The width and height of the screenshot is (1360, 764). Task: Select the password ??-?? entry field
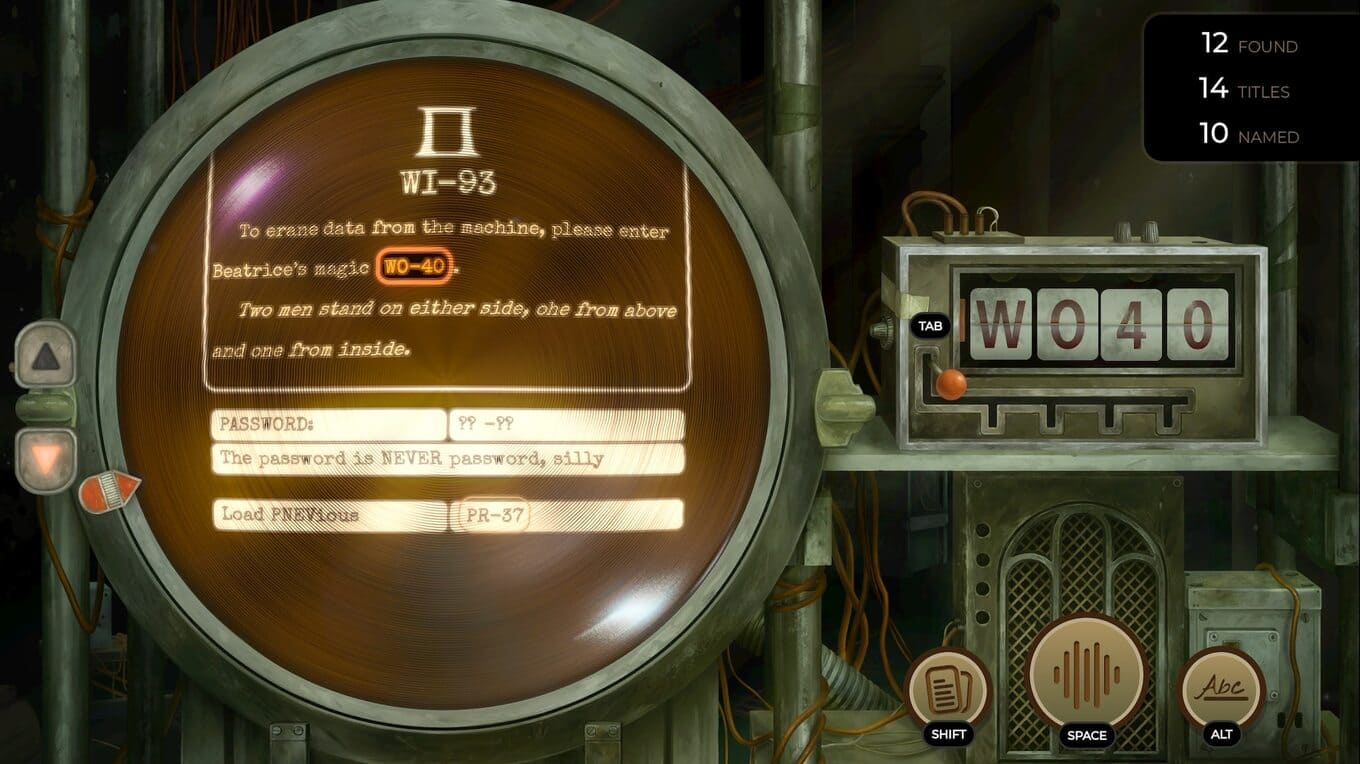566,425
